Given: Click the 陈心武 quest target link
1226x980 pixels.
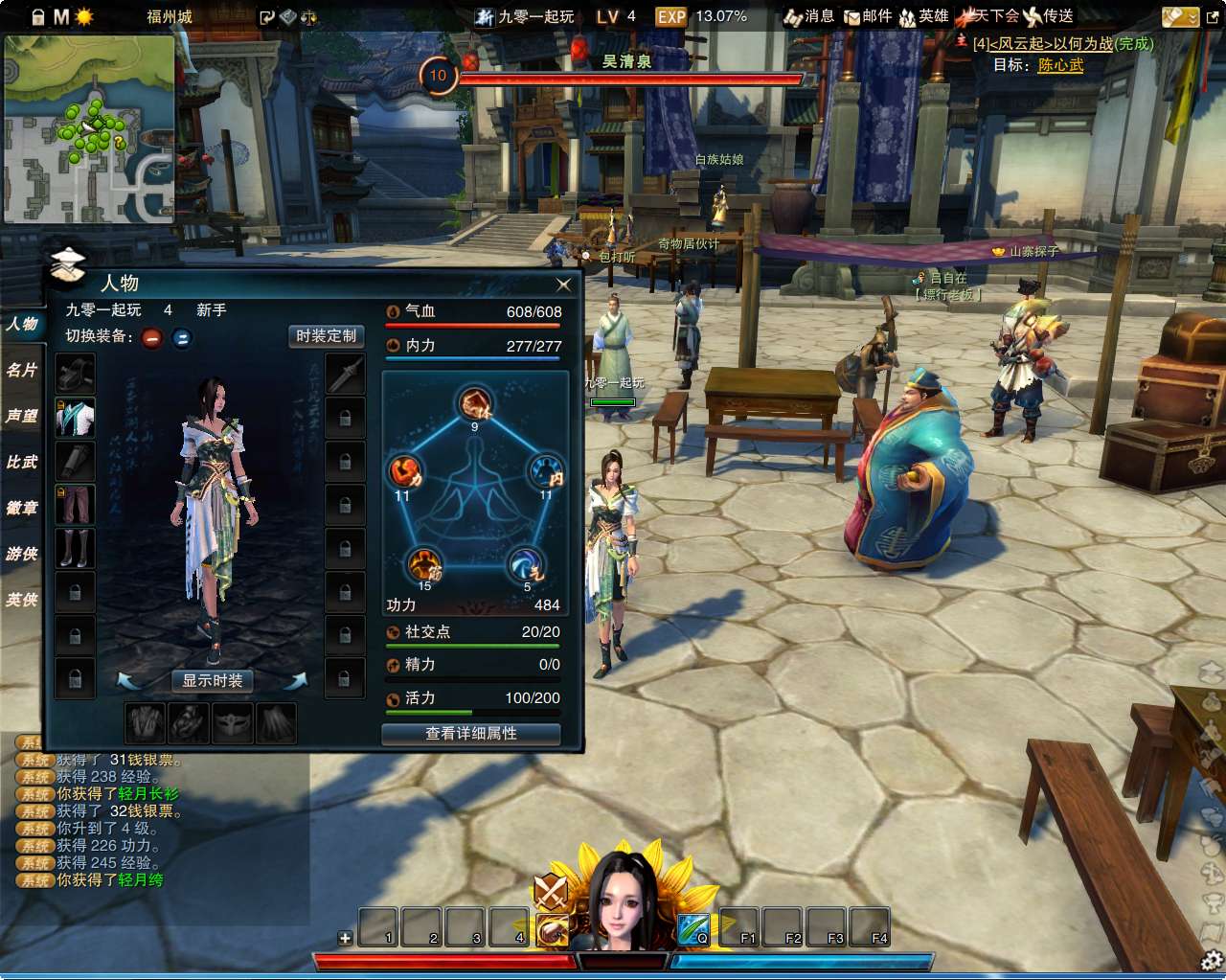Looking at the screenshot, I should pos(1060,65).
